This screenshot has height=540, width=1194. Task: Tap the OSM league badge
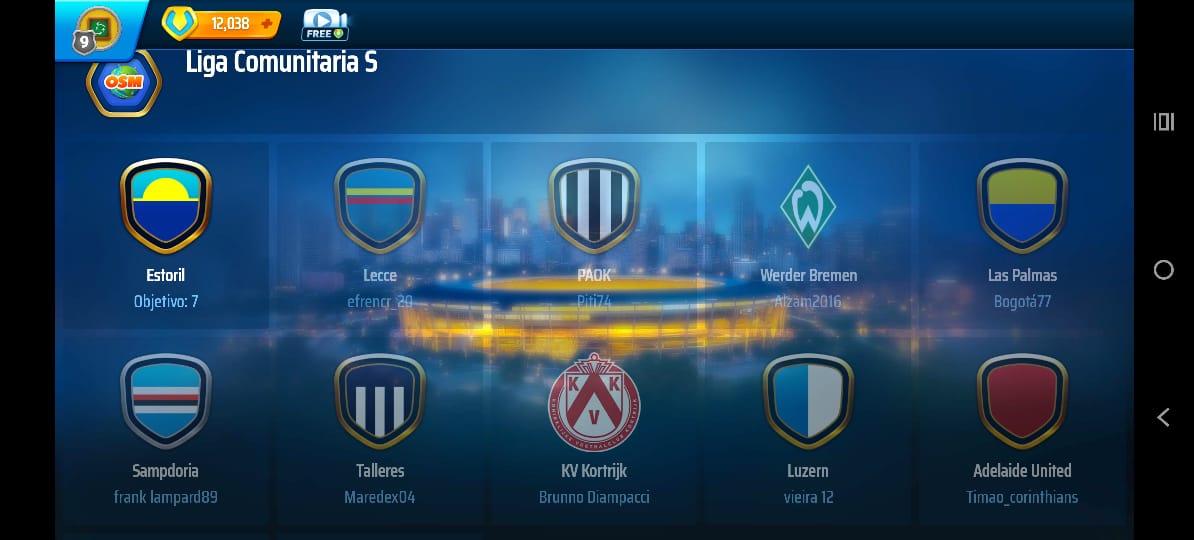[x=124, y=83]
